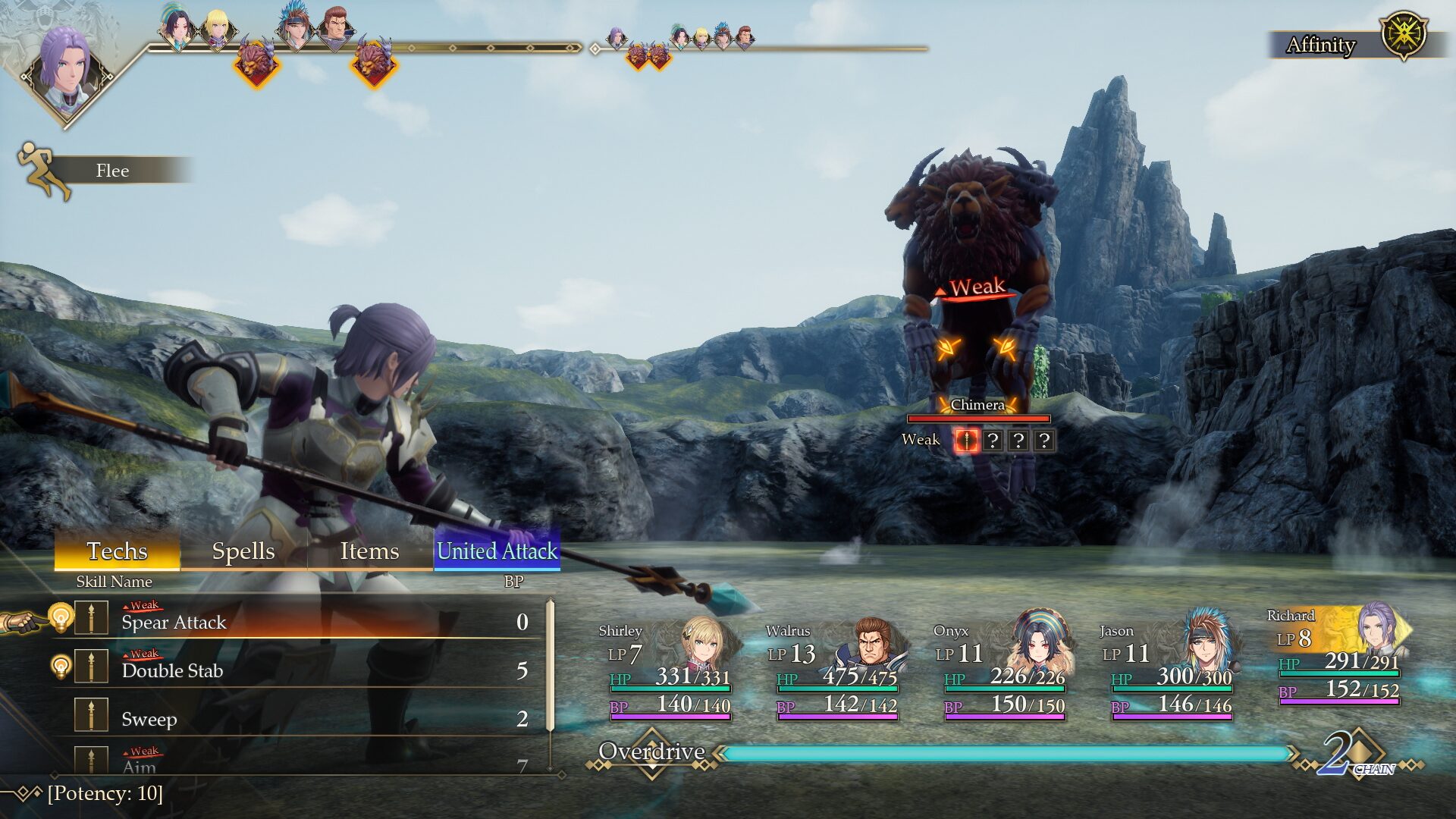Image resolution: width=1456 pixels, height=819 pixels.
Task: Click the skill list scrollbar
Action: coord(551,682)
